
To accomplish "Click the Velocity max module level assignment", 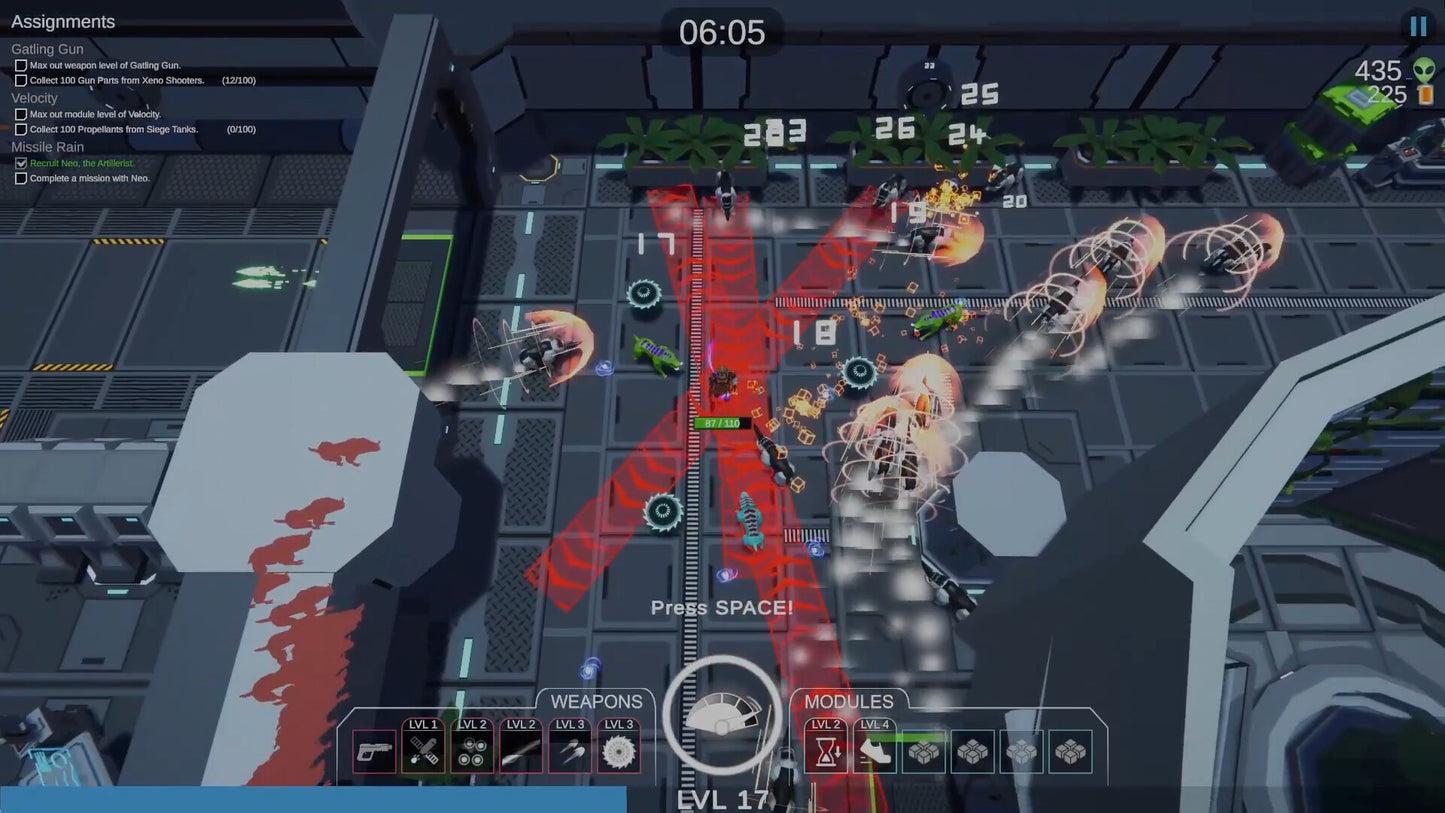I will point(95,114).
